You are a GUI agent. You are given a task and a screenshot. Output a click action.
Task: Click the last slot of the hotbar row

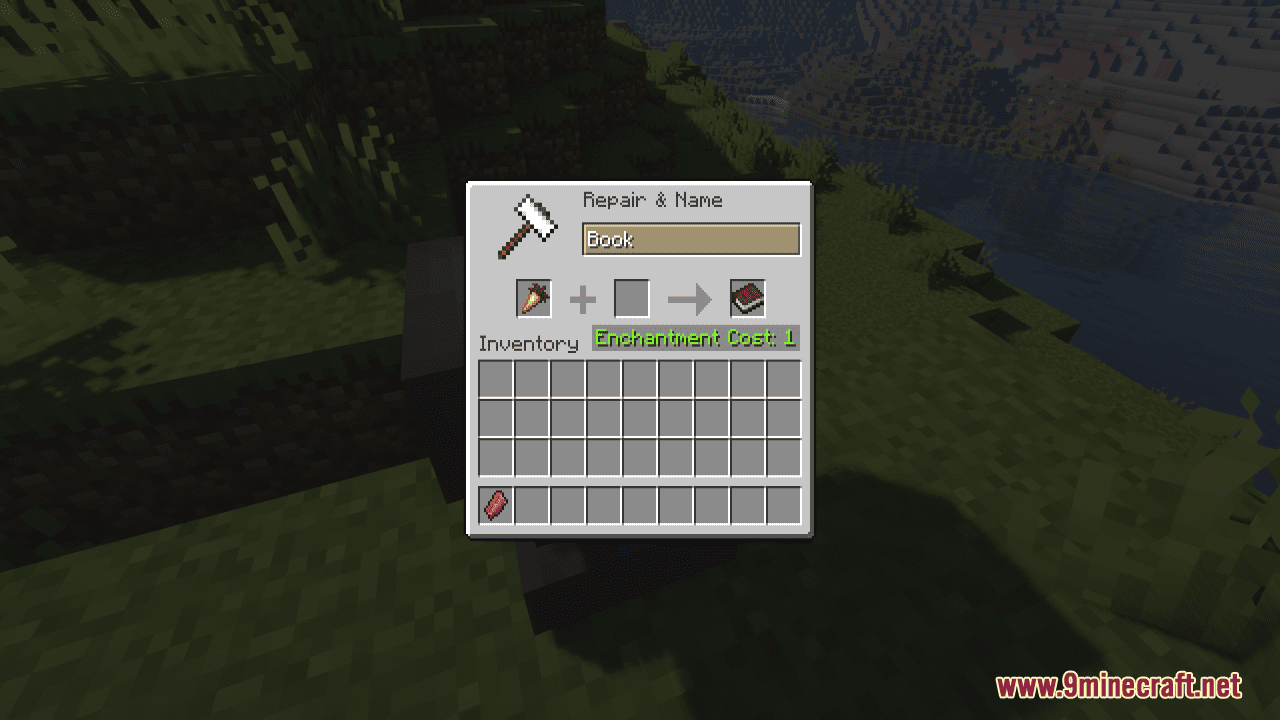point(783,505)
